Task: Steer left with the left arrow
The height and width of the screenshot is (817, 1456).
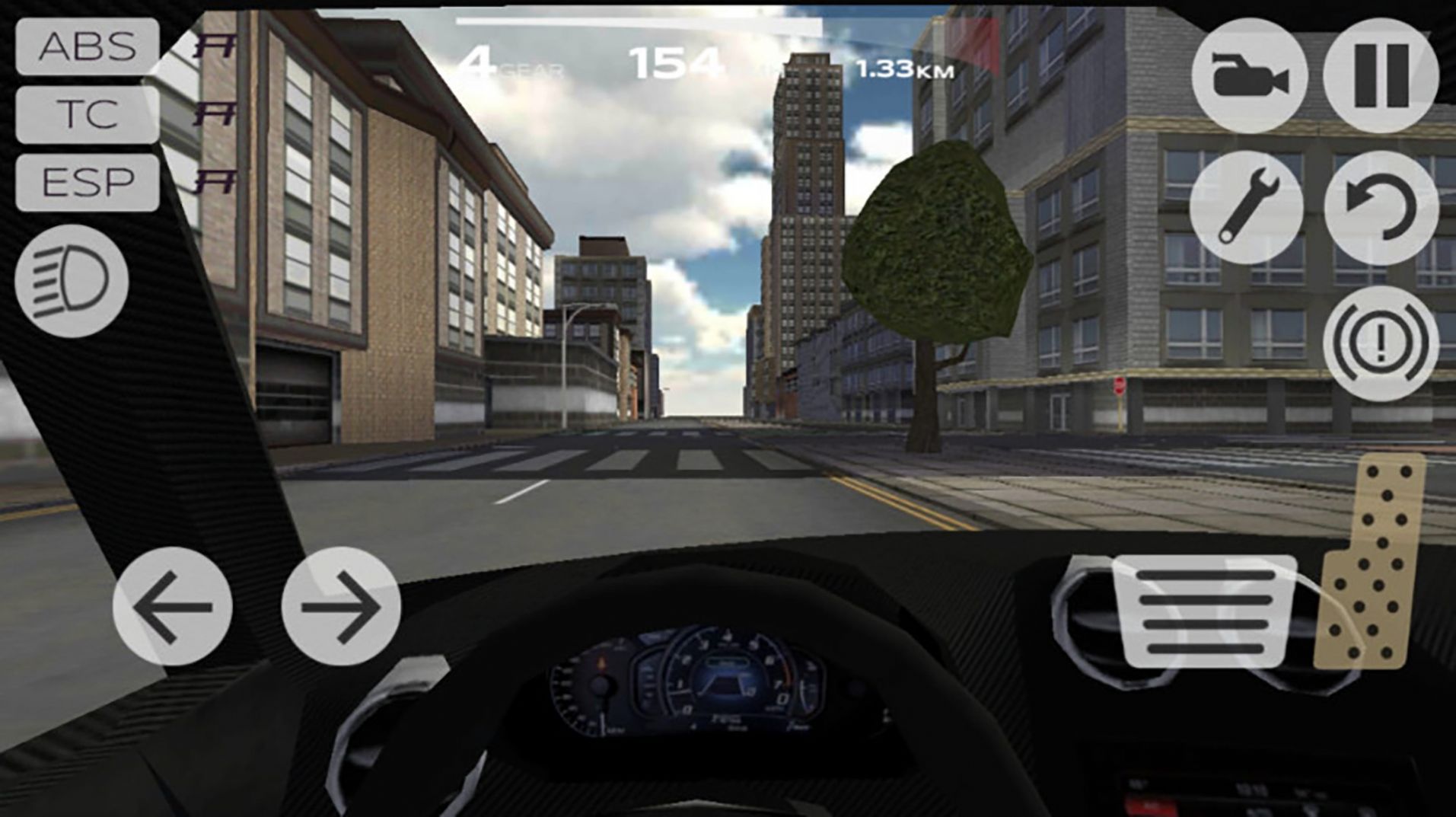Action: click(173, 606)
